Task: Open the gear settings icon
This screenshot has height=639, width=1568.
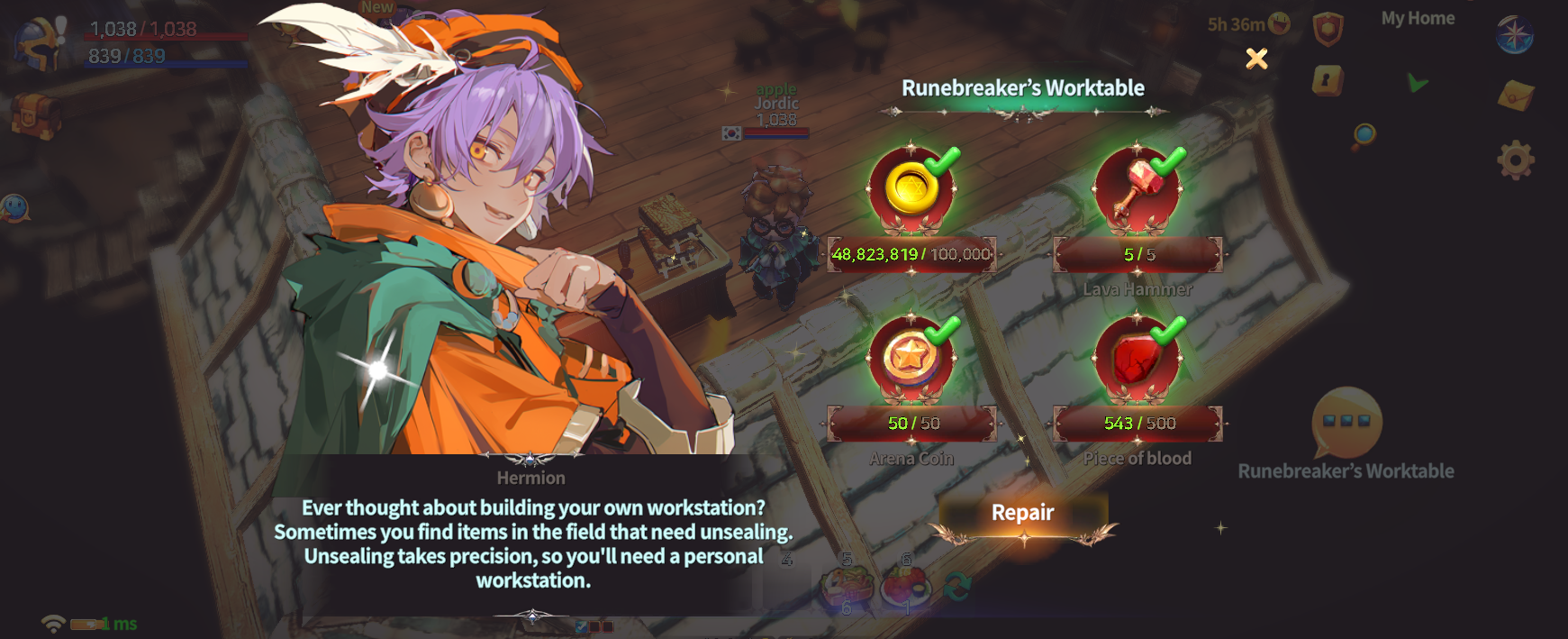Action: [1515, 160]
